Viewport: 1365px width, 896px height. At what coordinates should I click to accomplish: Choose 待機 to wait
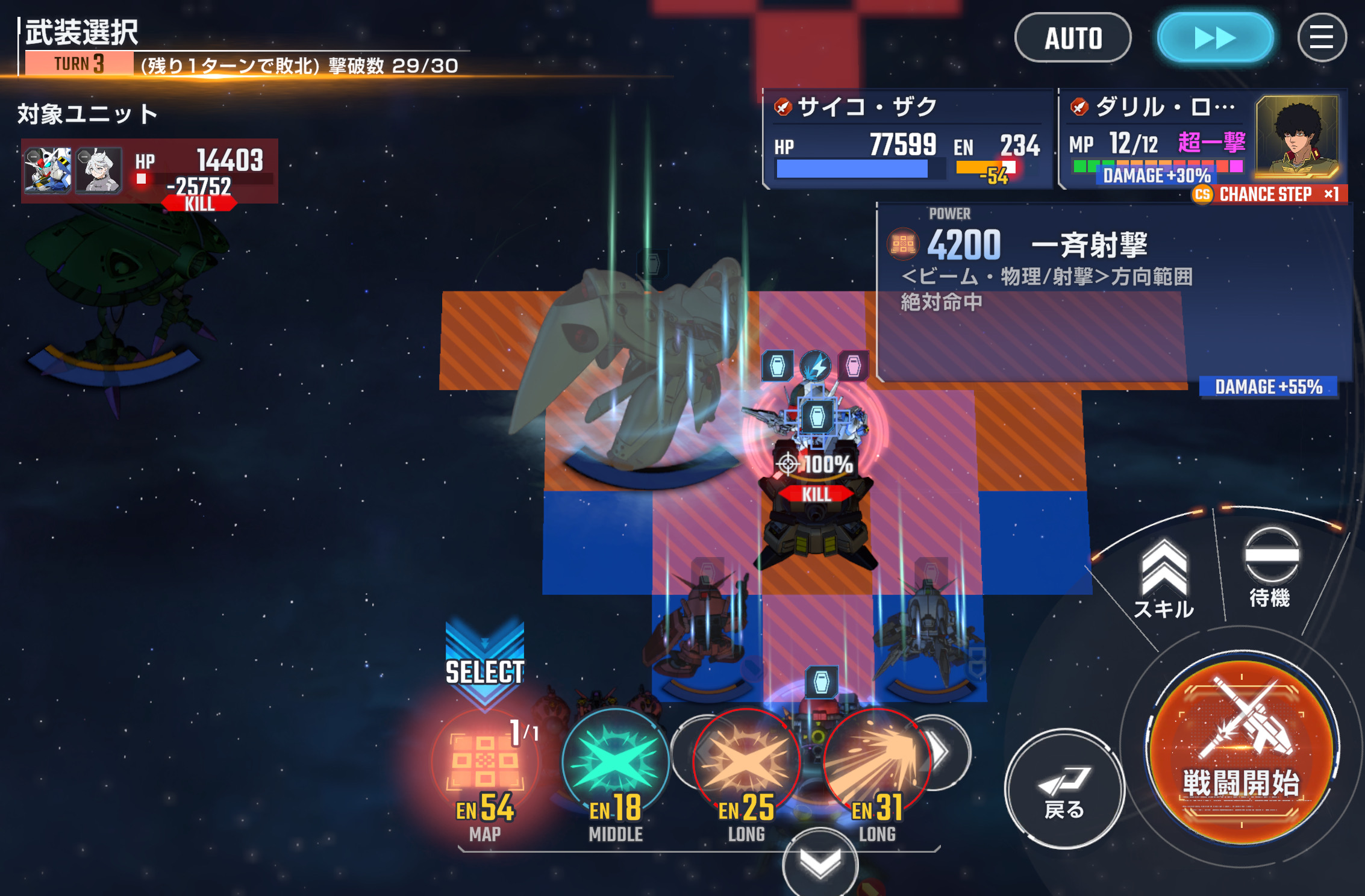tap(1270, 567)
